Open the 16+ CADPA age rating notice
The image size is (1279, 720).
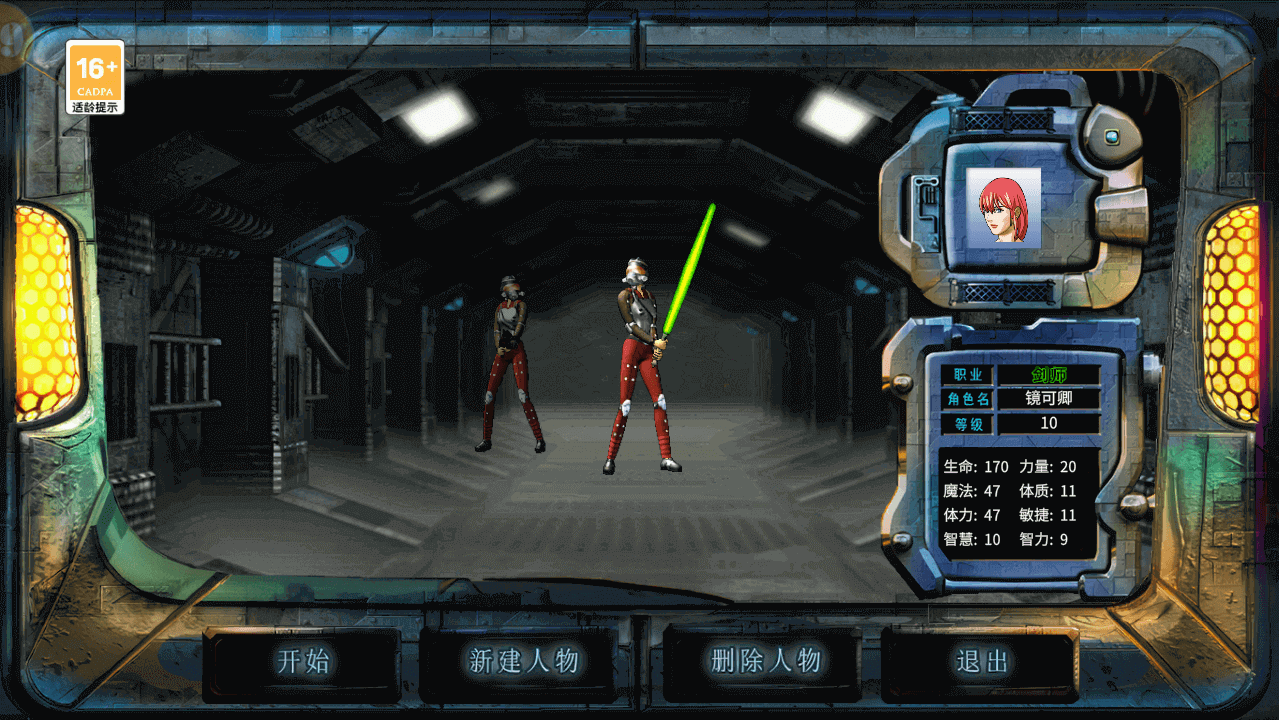(x=96, y=77)
